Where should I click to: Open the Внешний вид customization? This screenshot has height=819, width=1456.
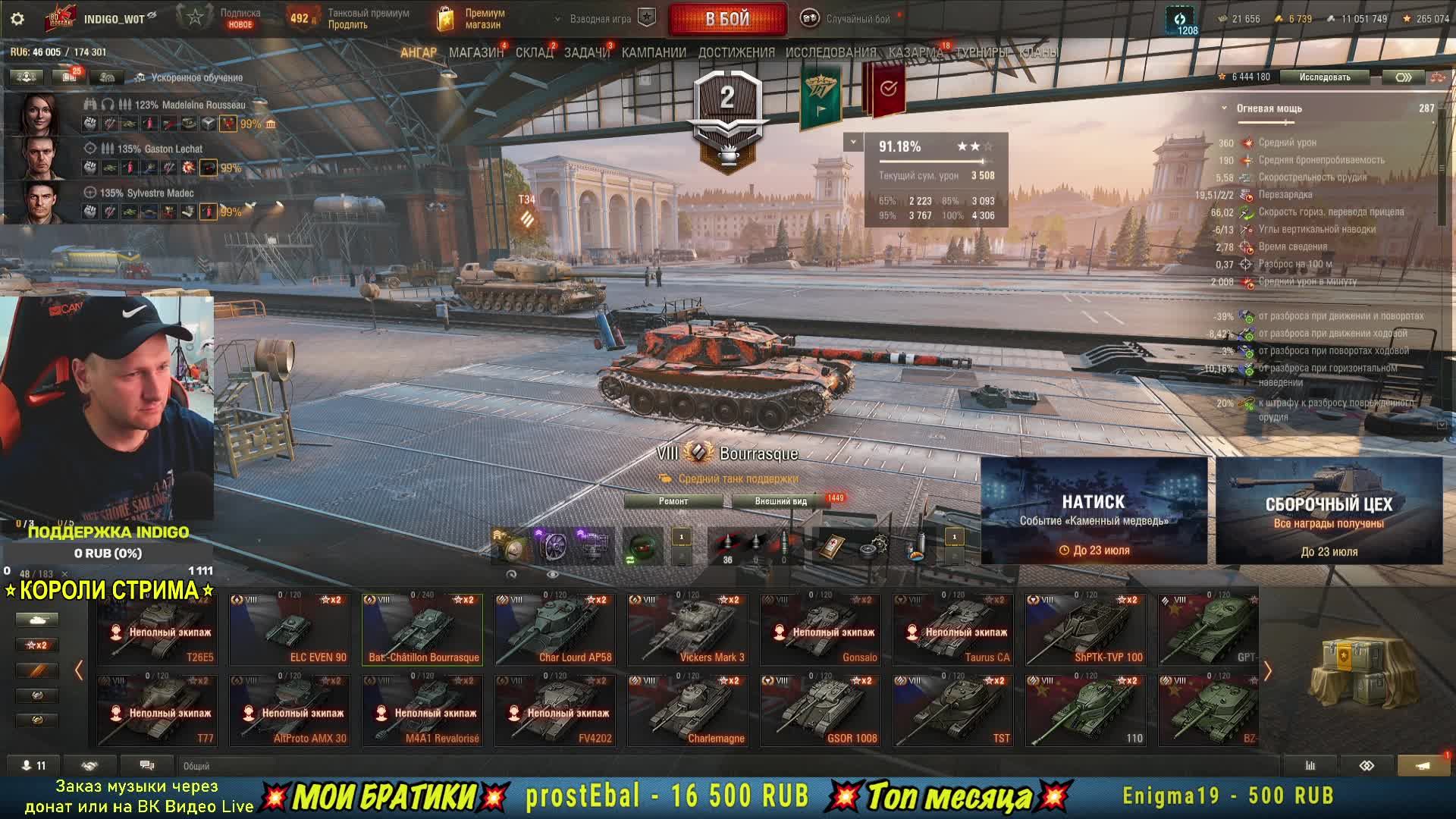[780, 501]
